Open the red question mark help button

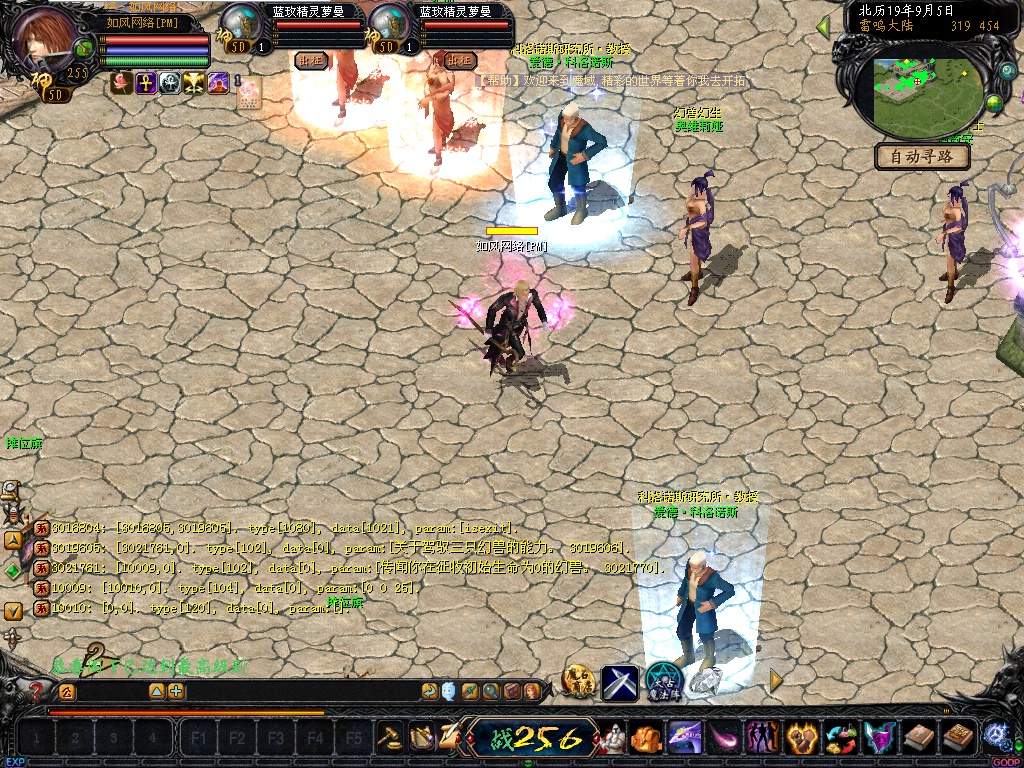(36, 690)
